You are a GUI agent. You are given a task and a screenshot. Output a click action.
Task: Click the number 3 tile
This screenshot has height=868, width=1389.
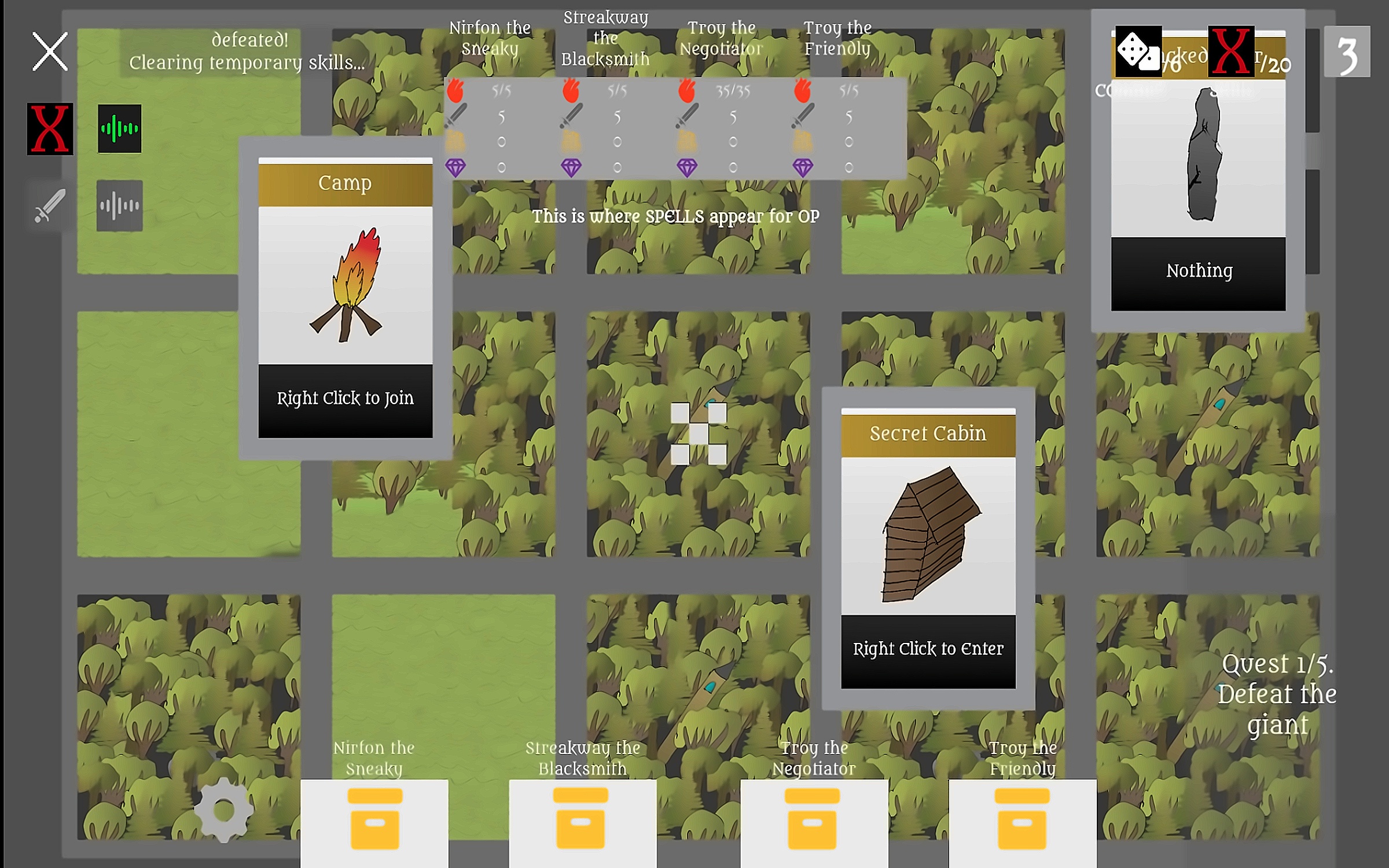click(x=1347, y=52)
